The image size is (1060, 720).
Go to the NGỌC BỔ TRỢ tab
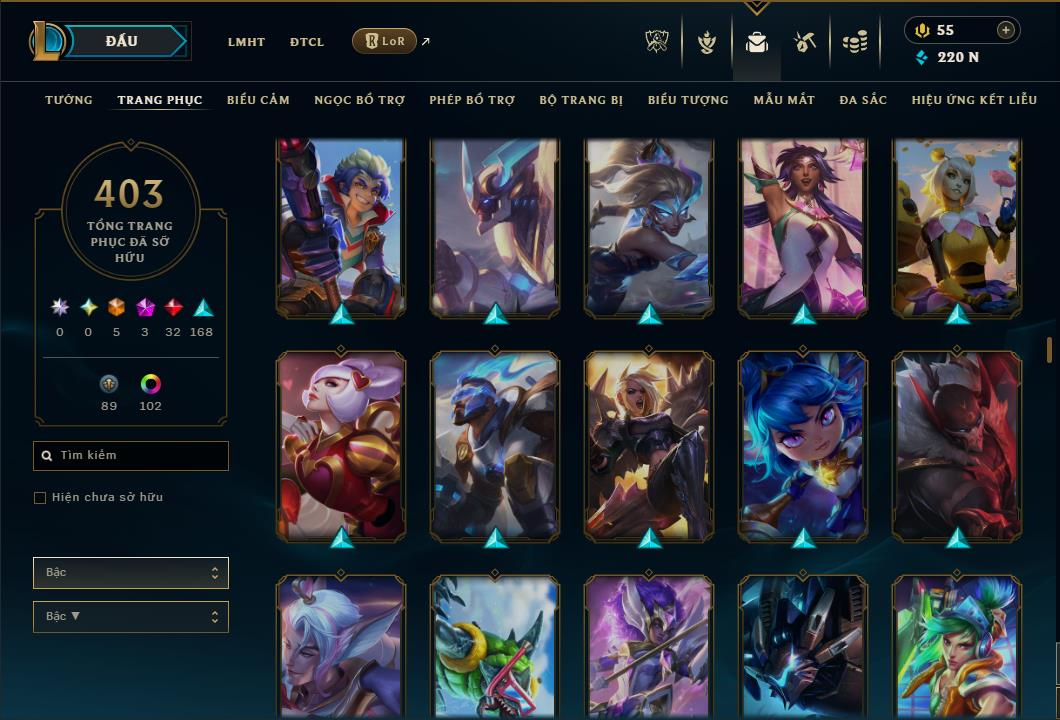tap(359, 100)
